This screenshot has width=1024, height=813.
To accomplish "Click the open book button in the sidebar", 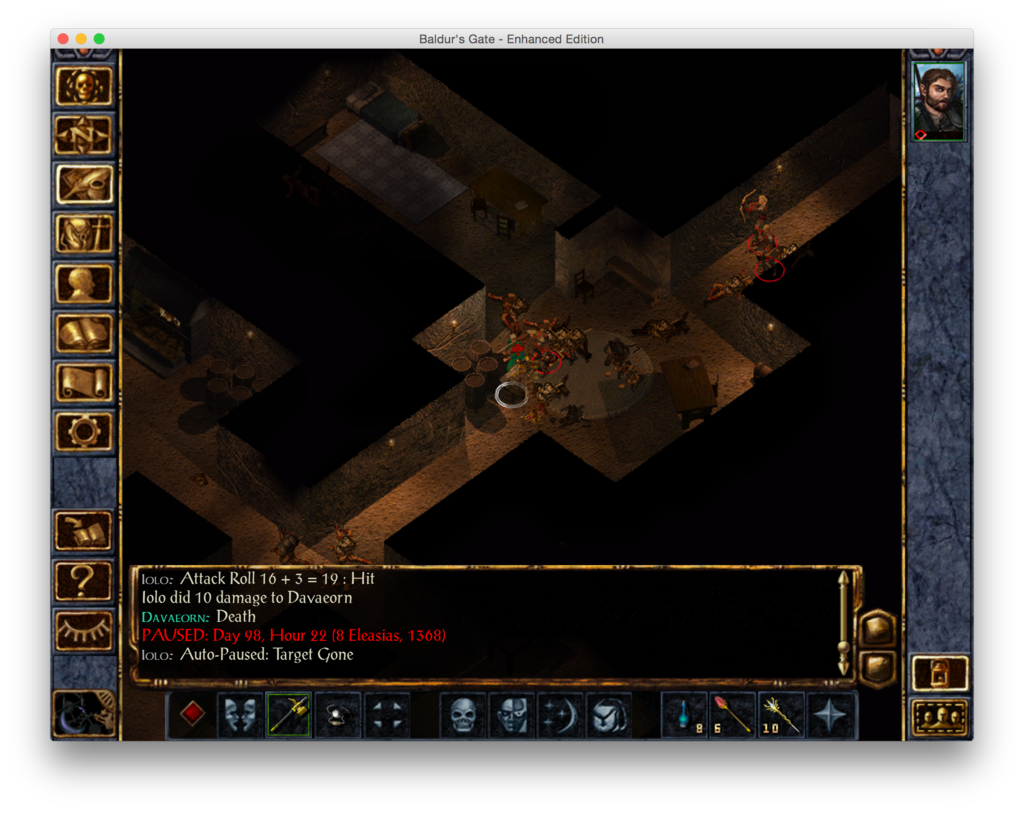I will (84, 530).
